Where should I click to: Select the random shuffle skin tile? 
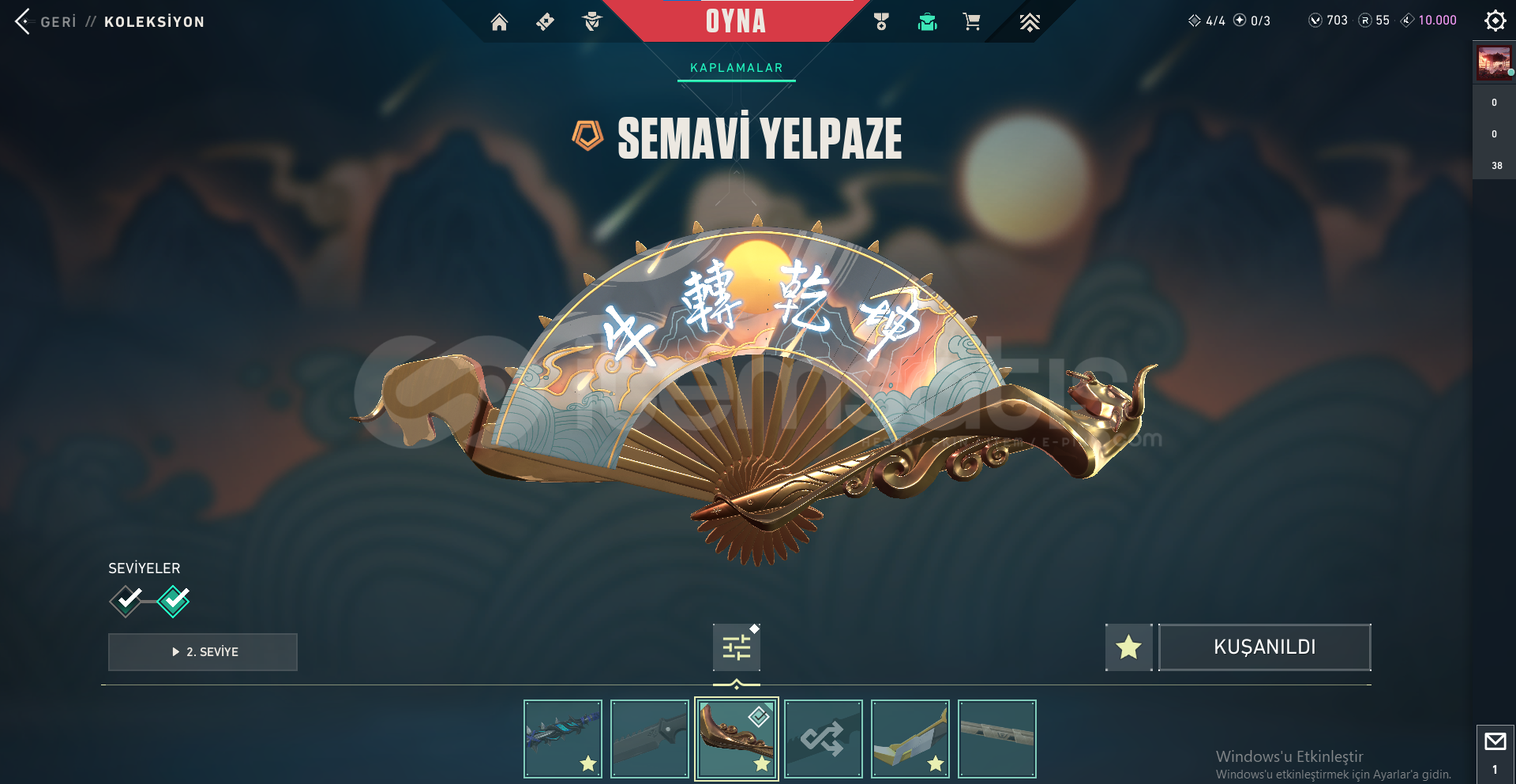tap(824, 739)
